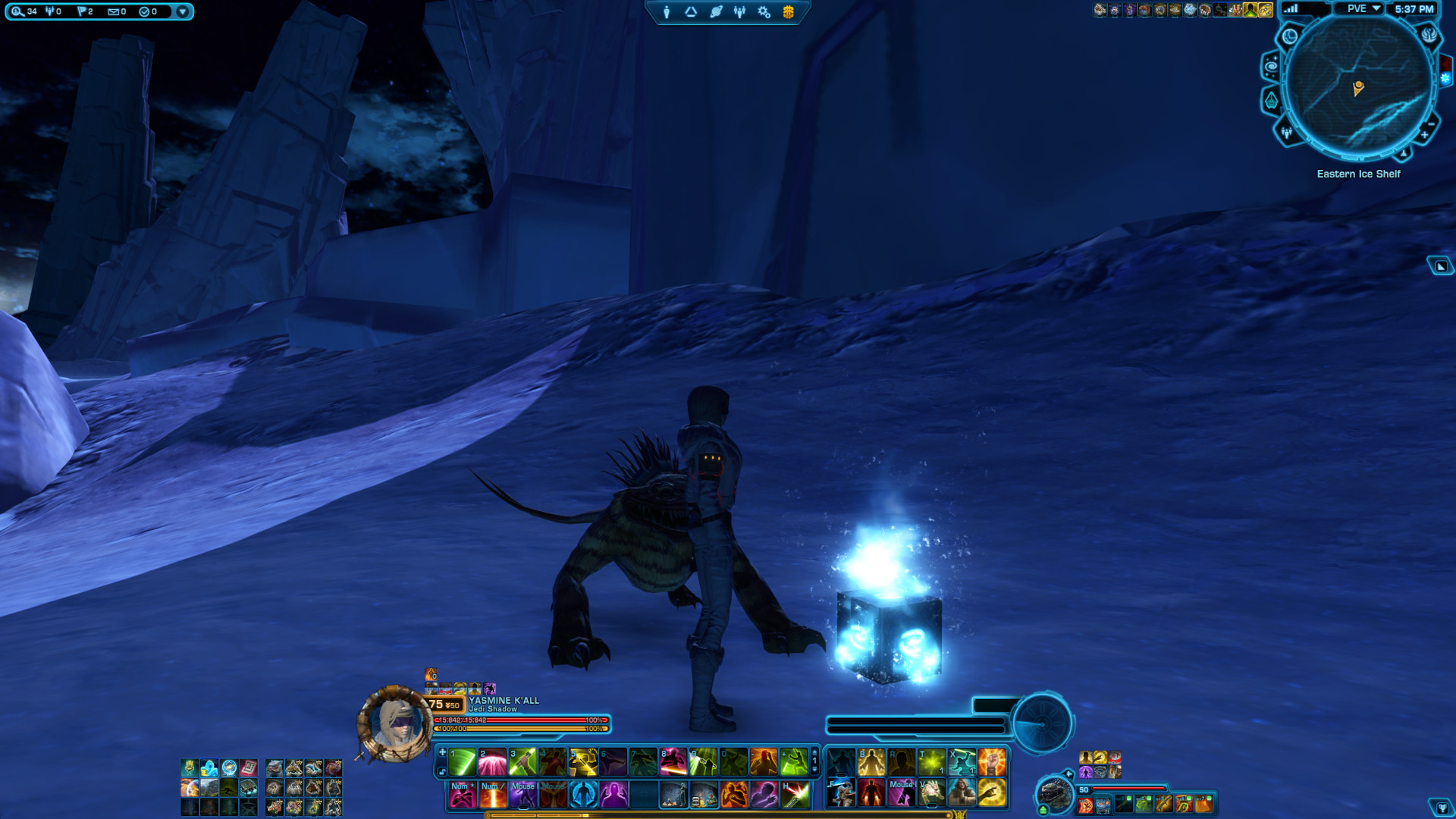Viewport: 1456px width, 819px height.
Task: Open the guild flag panel top-left
Action: pyautogui.click(x=82, y=11)
